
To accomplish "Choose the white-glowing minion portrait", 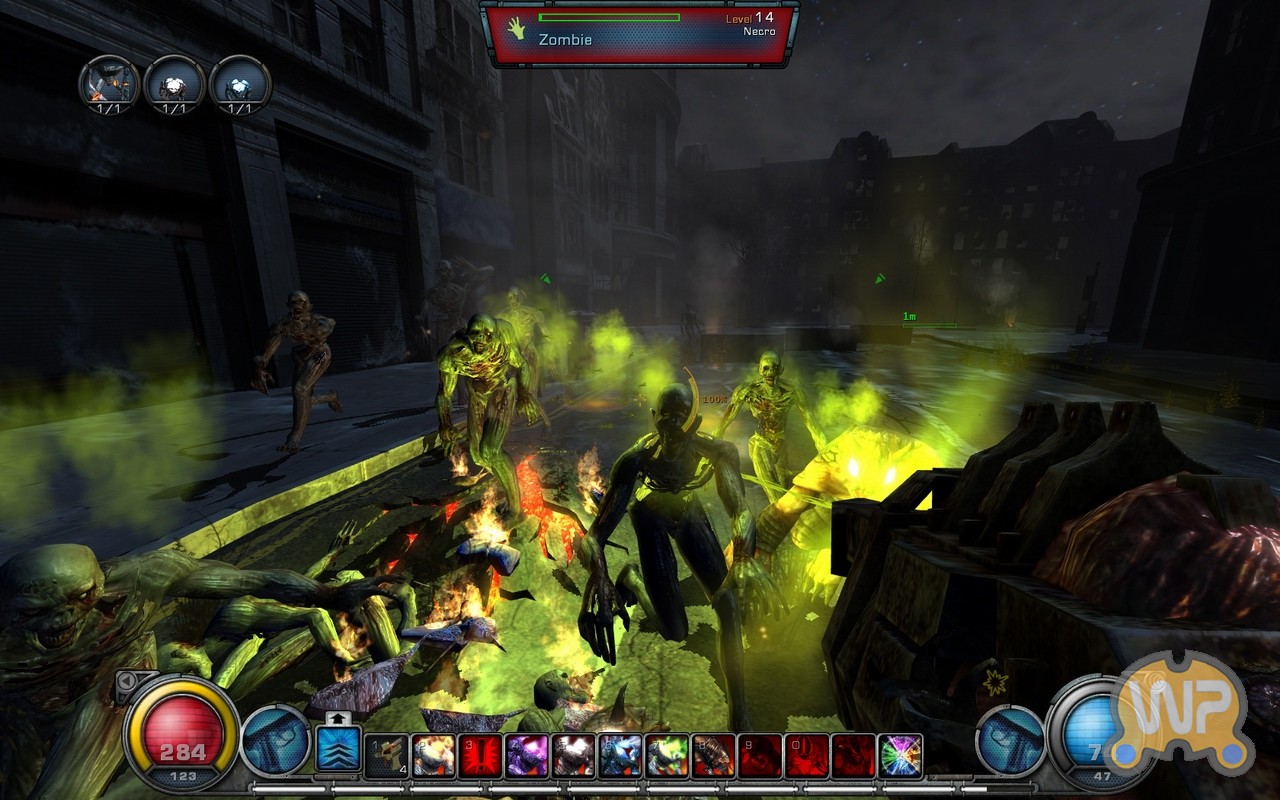I will point(175,84).
